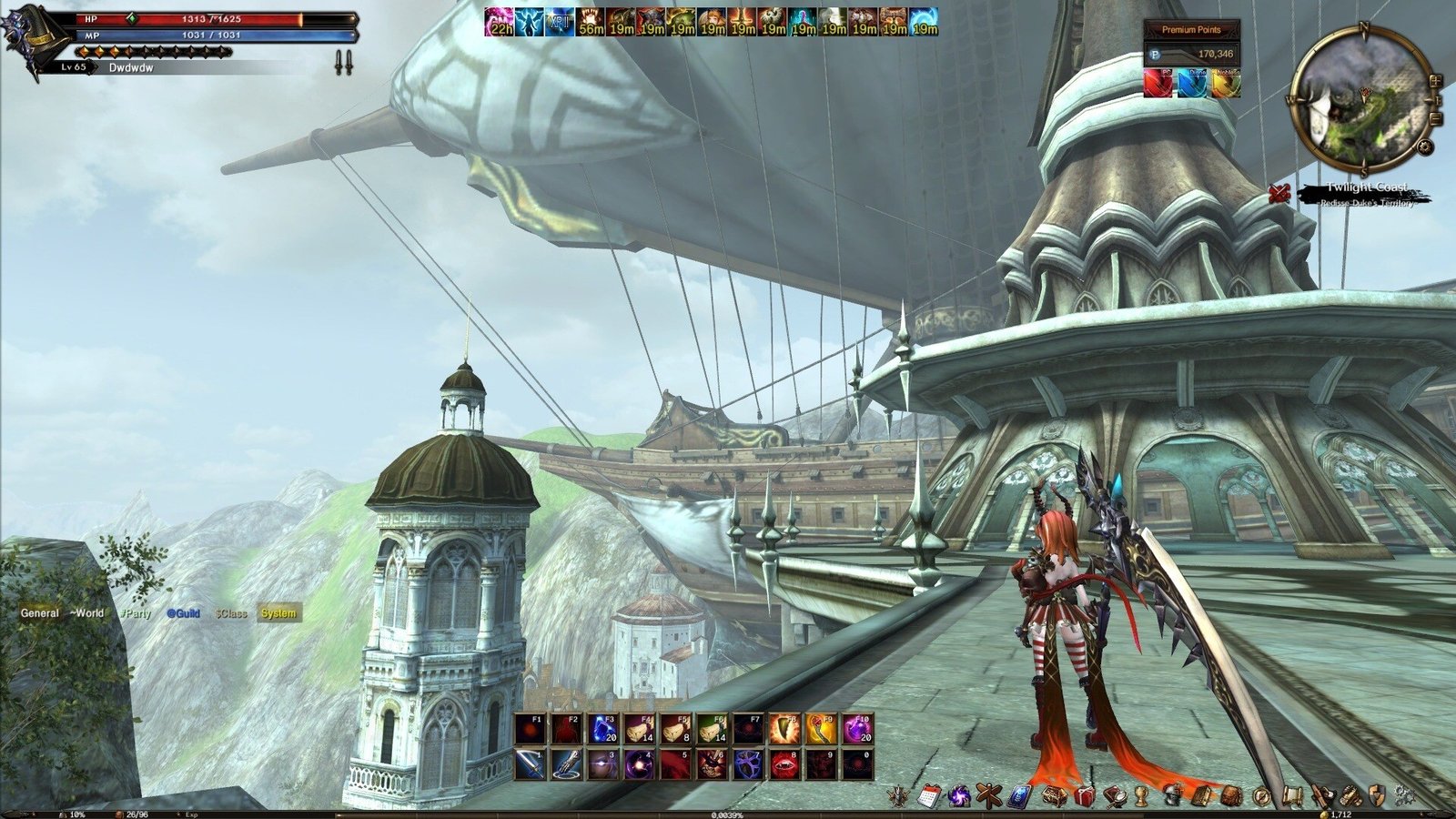Toggle the crossed swords PvP icon
Viewport: 1456px width, 819px height.
pyautogui.click(x=1279, y=193)
